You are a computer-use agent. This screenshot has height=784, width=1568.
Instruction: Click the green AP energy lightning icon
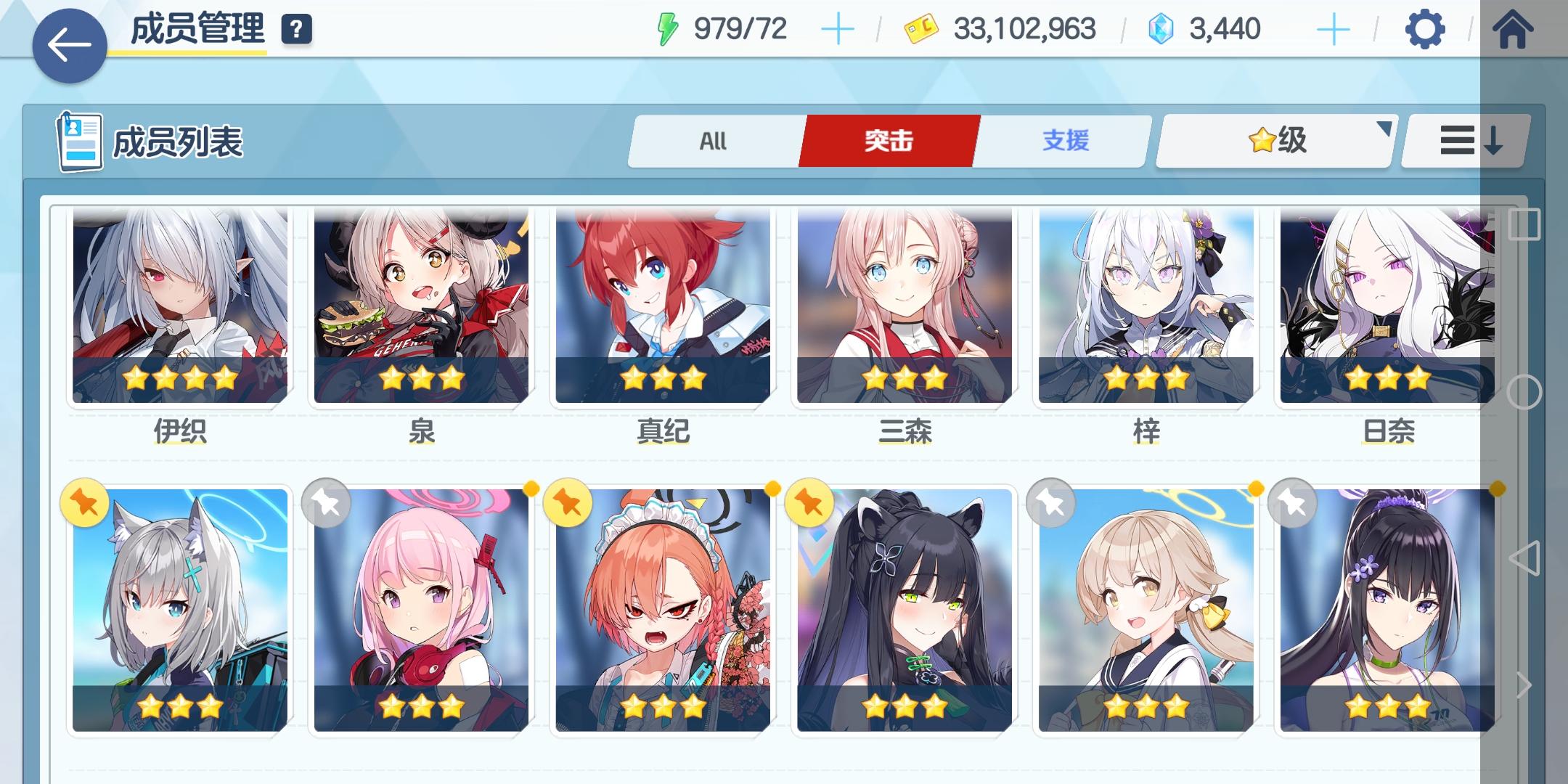669,29
